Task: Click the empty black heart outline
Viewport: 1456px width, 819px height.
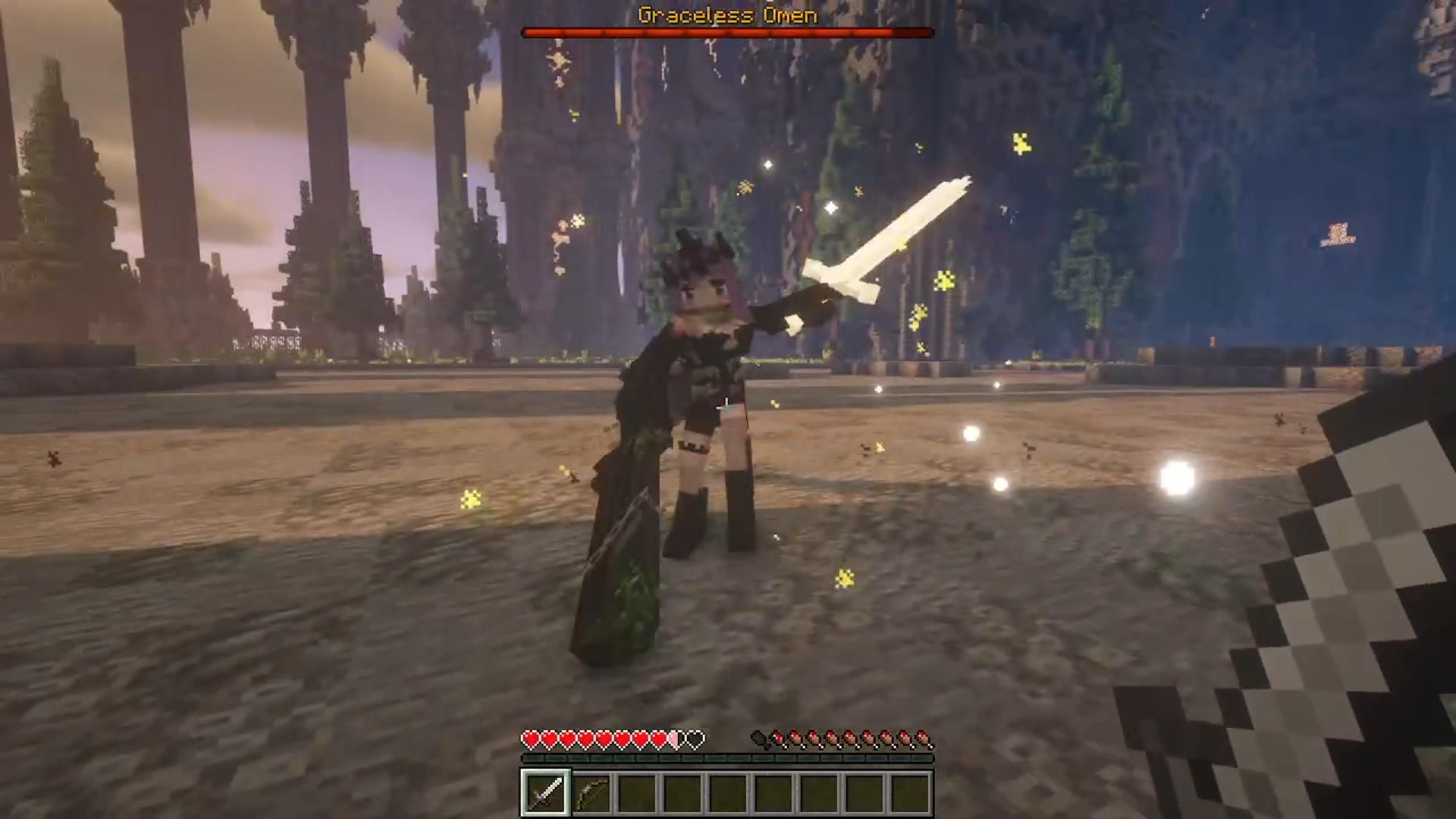Action: (x=692, y=736)
